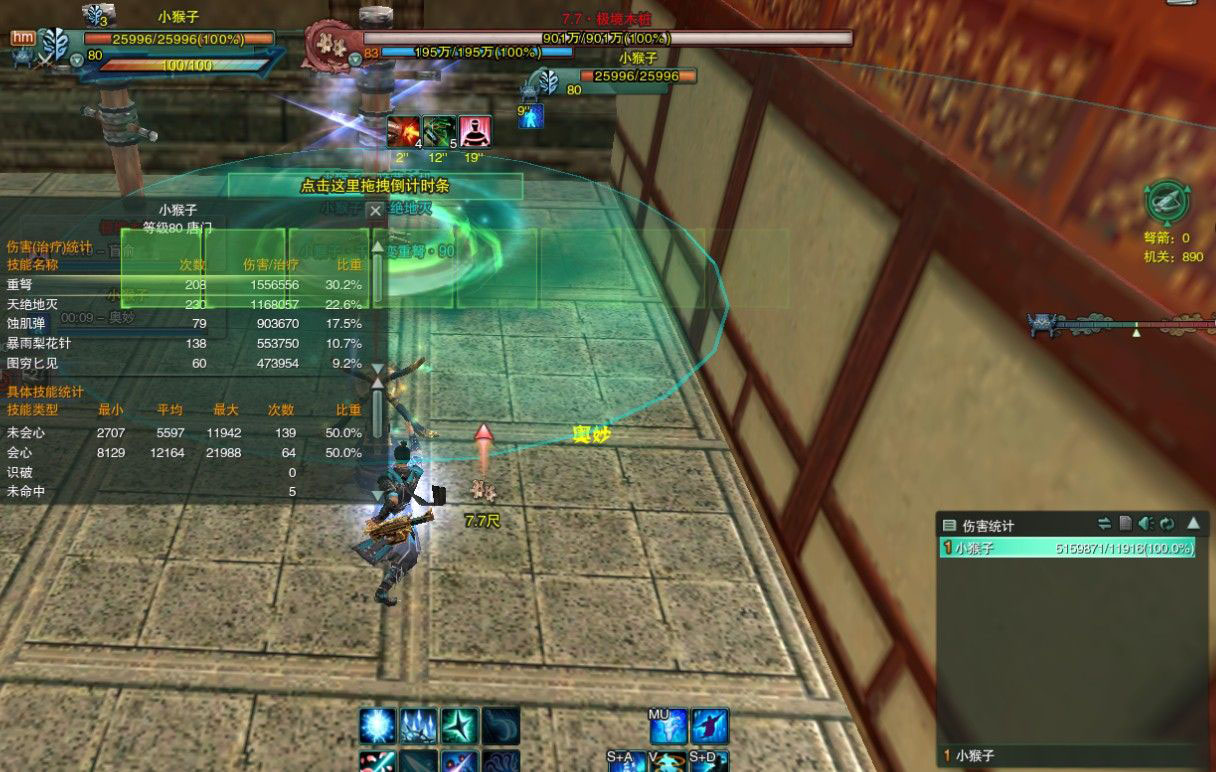The width and height of the screenshot is (1216, 772).
Task: Activate the green four-point star skill
Action: click(460, 726)
